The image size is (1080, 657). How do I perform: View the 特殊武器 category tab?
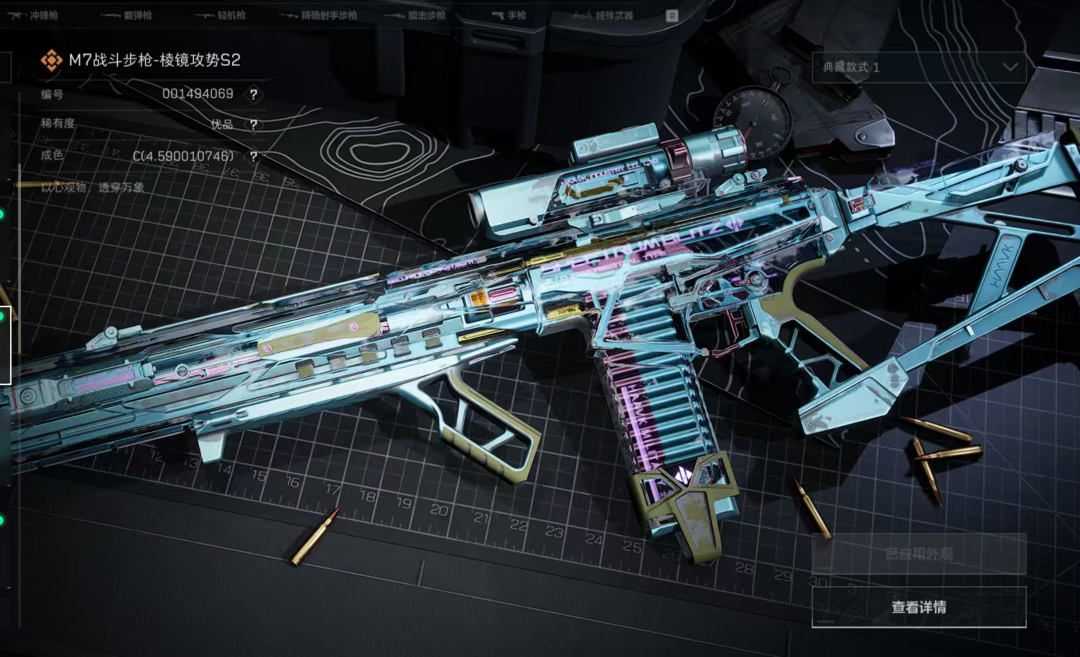614,16
